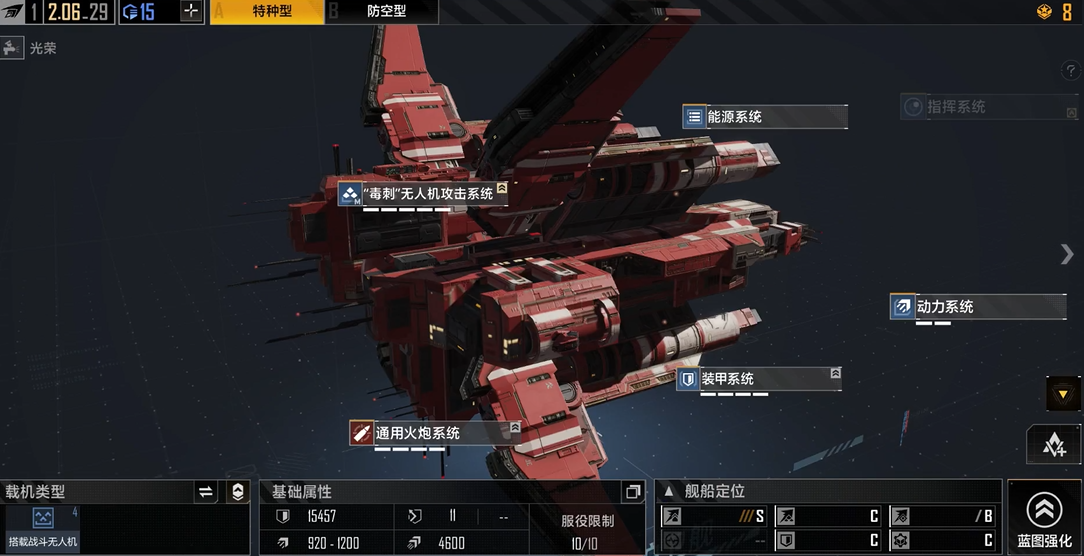
Task: Collapse the 舰船定位 panel triangle
Action: (669, 491)
